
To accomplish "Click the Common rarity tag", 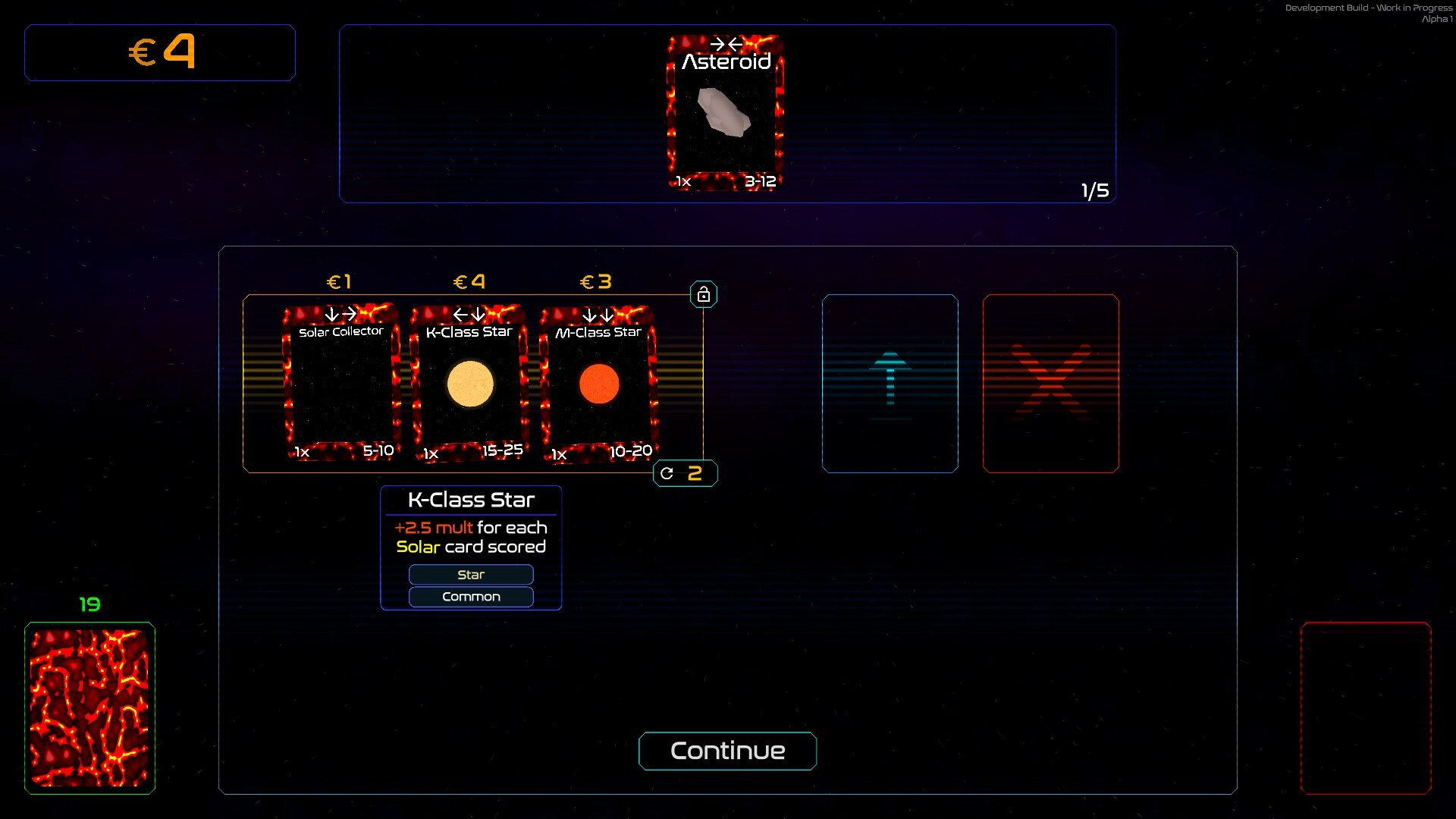I will [x=470, y=597].
